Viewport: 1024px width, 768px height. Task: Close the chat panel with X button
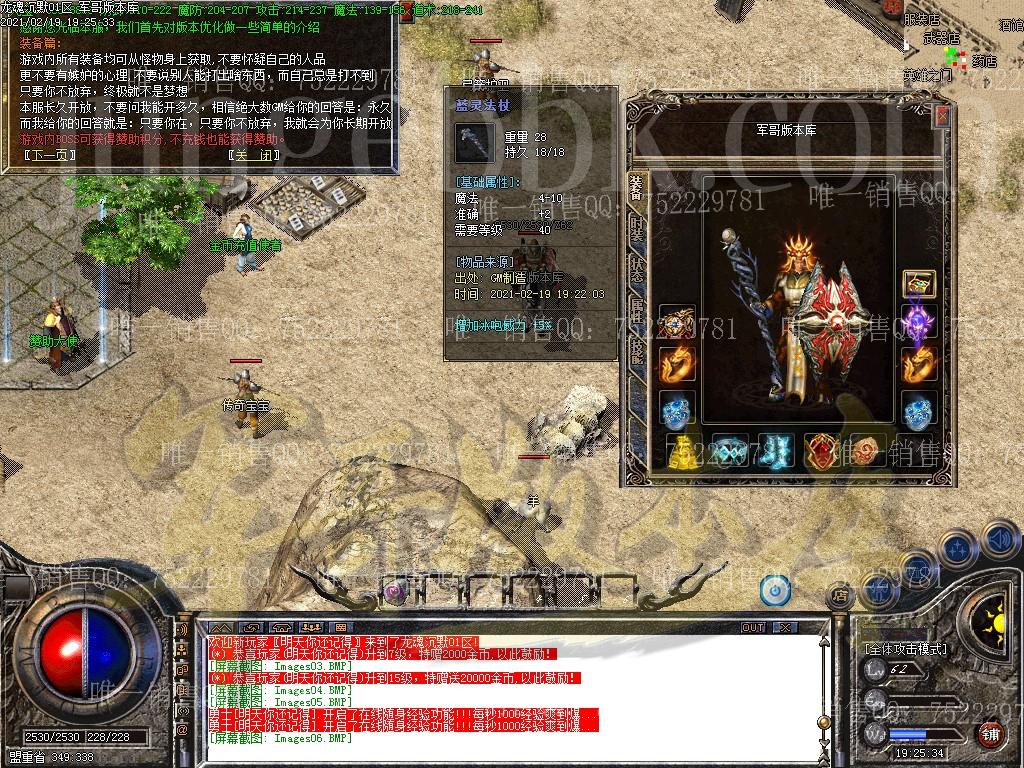pyautogui.click(x=786, y=627)
